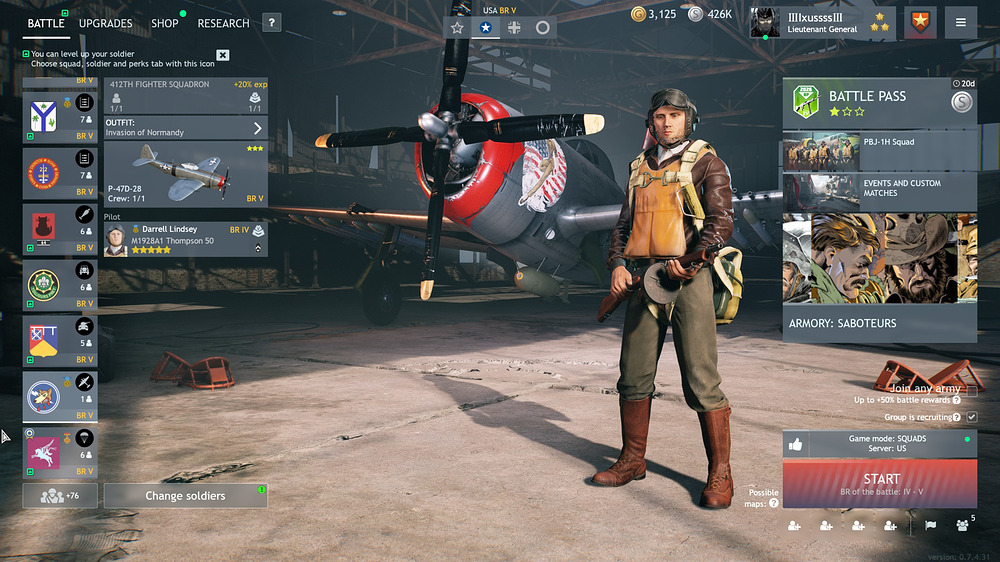The height and width of the screenshot is (562, 1000).
Task: Click START to begin the battle
Action: (x=880, y=485)
